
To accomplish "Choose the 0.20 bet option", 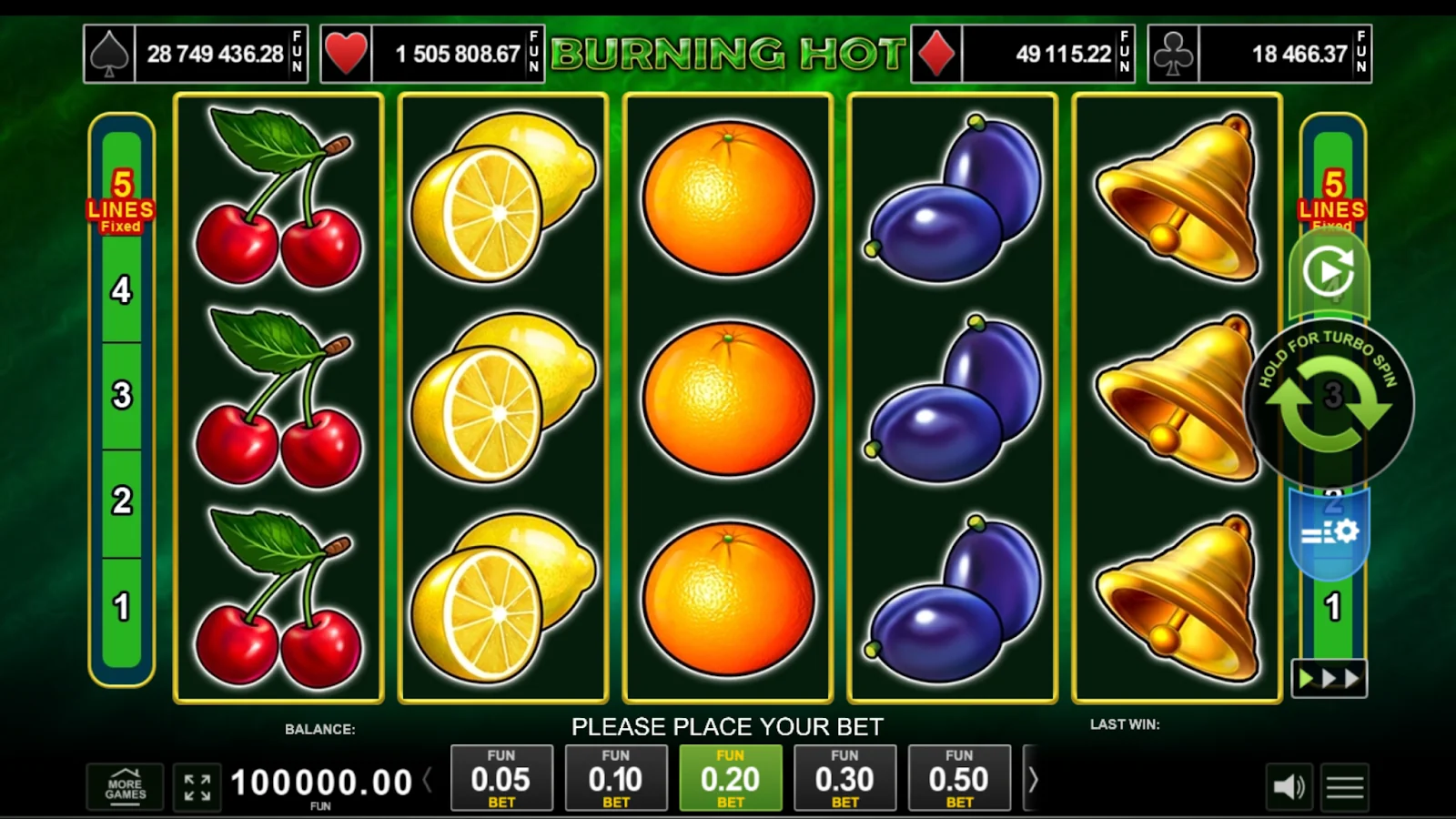I will (x=730, y=778).
